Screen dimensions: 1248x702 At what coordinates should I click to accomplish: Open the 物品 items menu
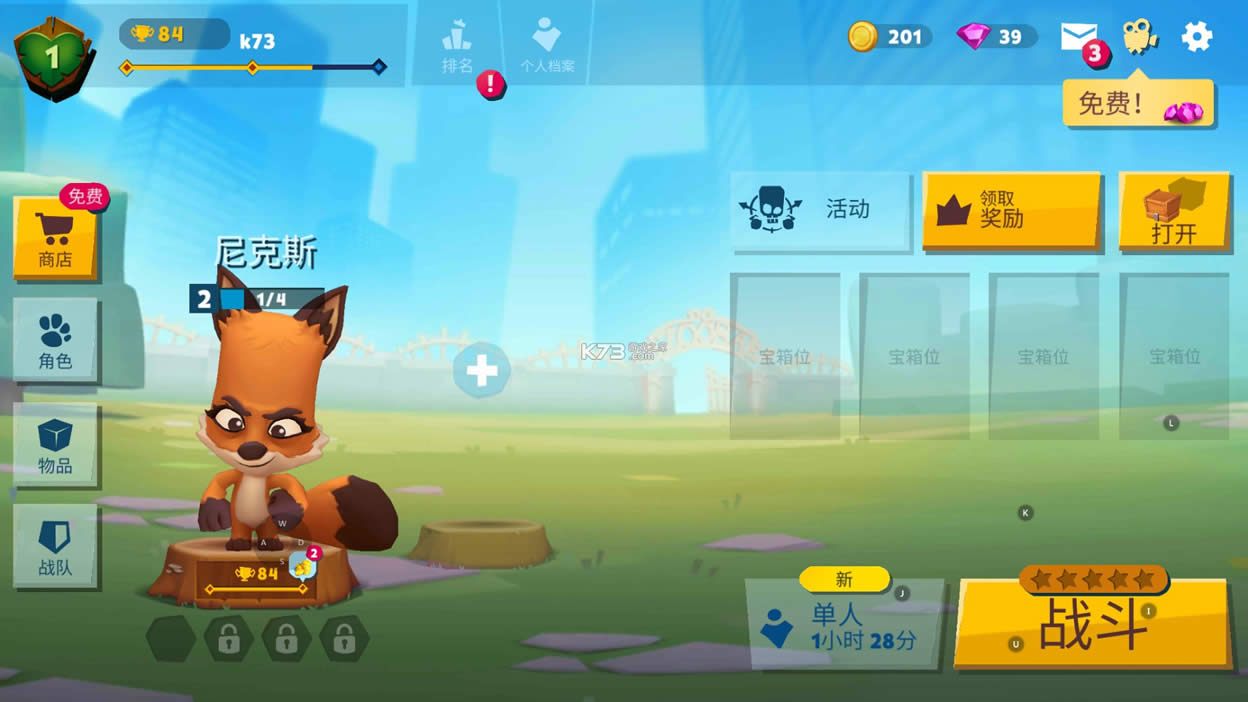55,445
